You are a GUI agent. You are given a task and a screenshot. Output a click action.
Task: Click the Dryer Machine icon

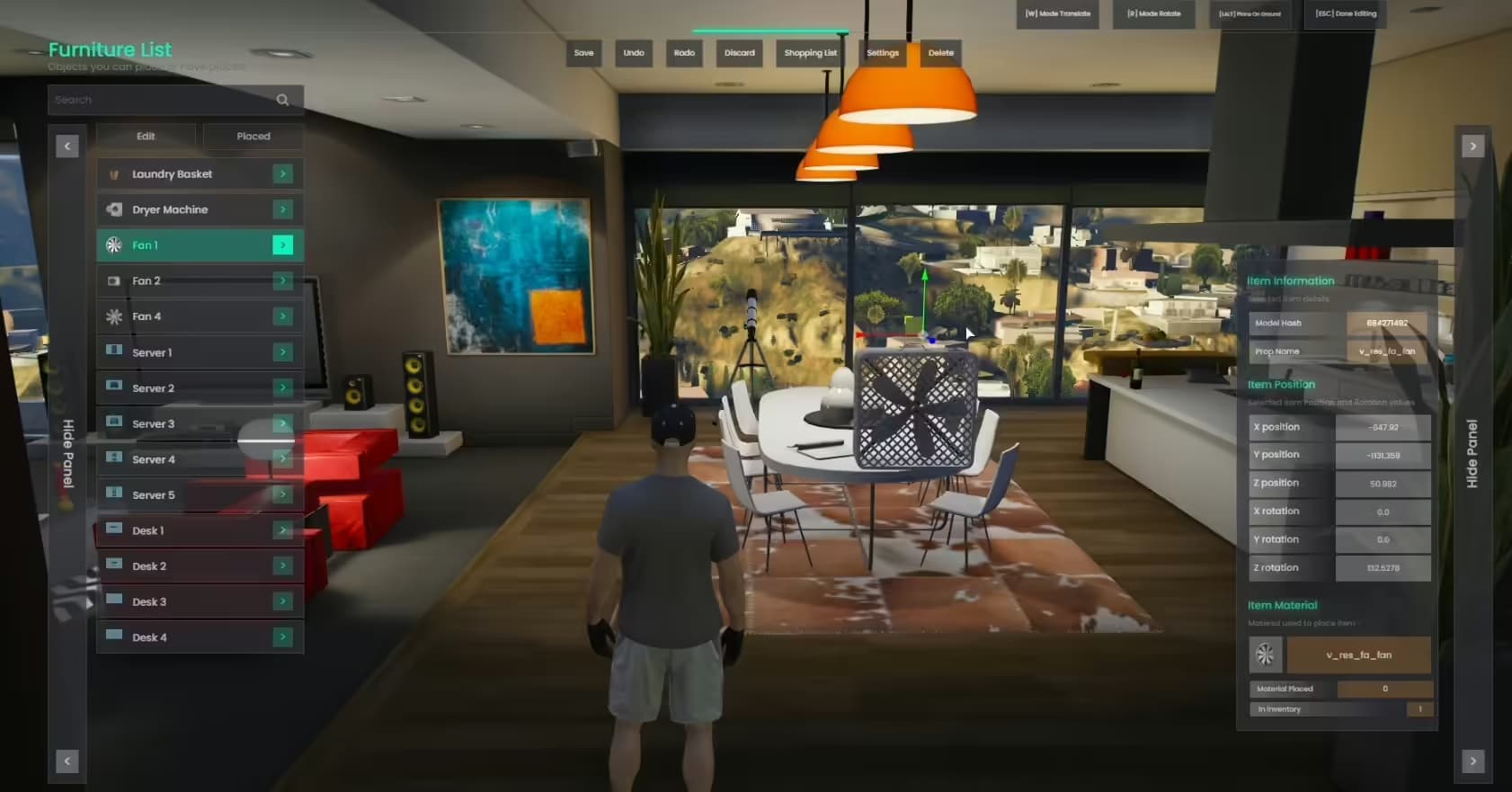(114, 209)
